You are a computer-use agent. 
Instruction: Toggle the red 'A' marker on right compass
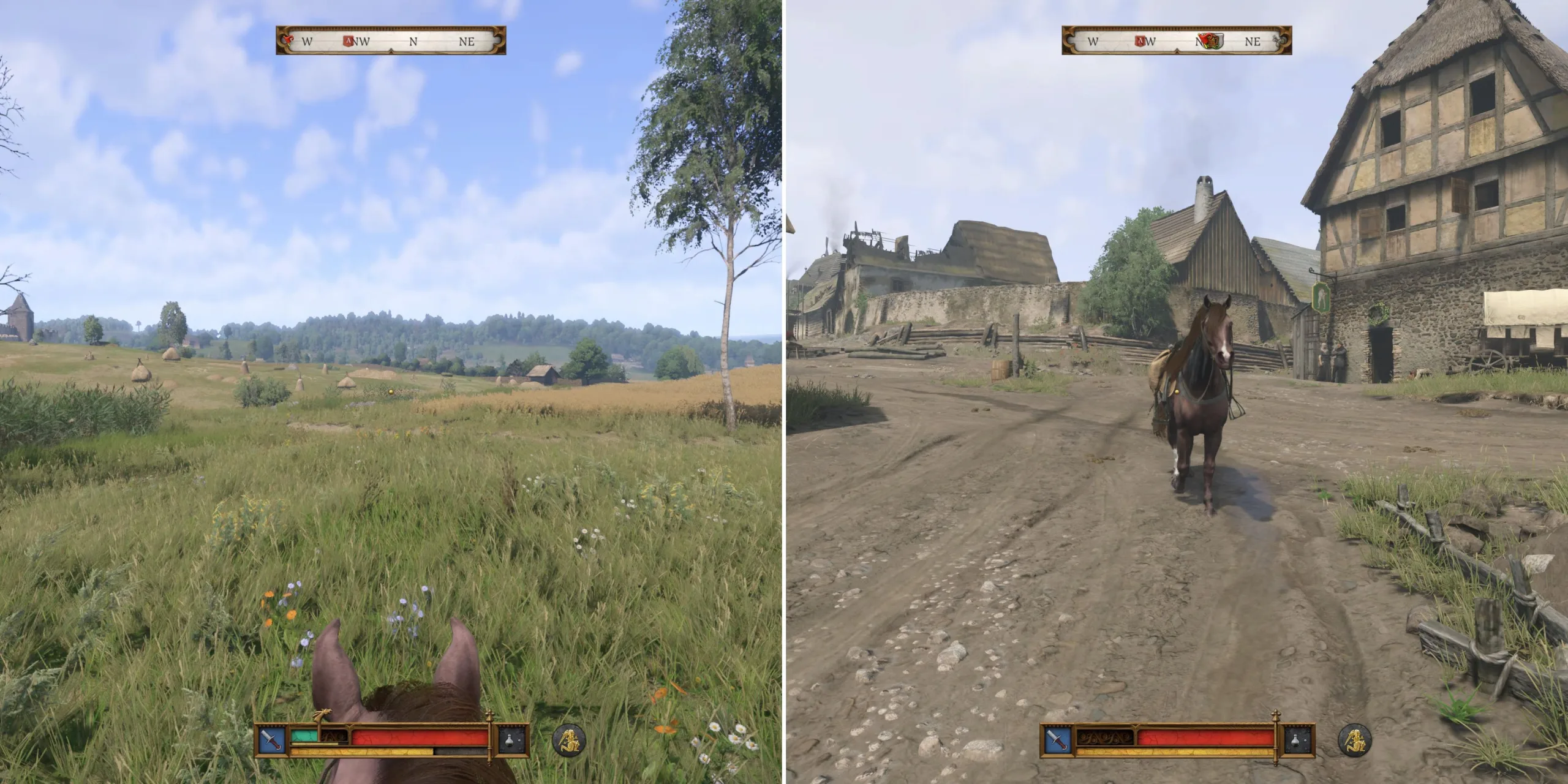click(1140, 42)
